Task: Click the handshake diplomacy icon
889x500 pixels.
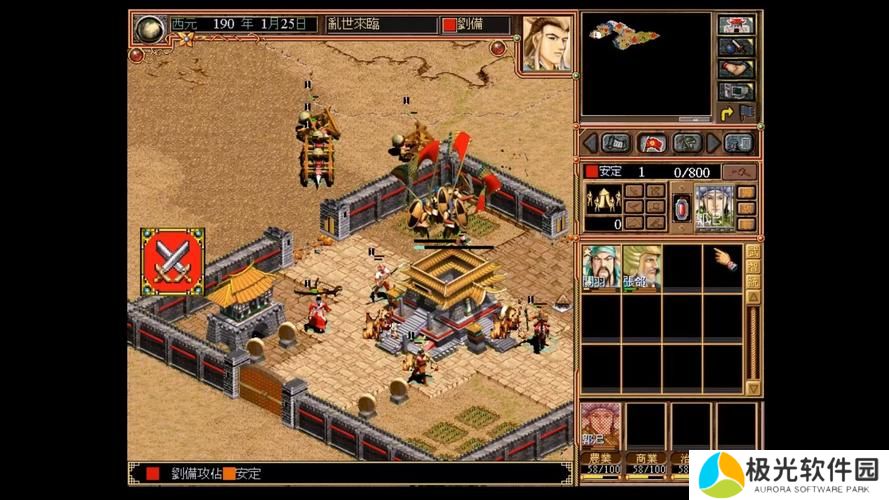Action: 736,69
